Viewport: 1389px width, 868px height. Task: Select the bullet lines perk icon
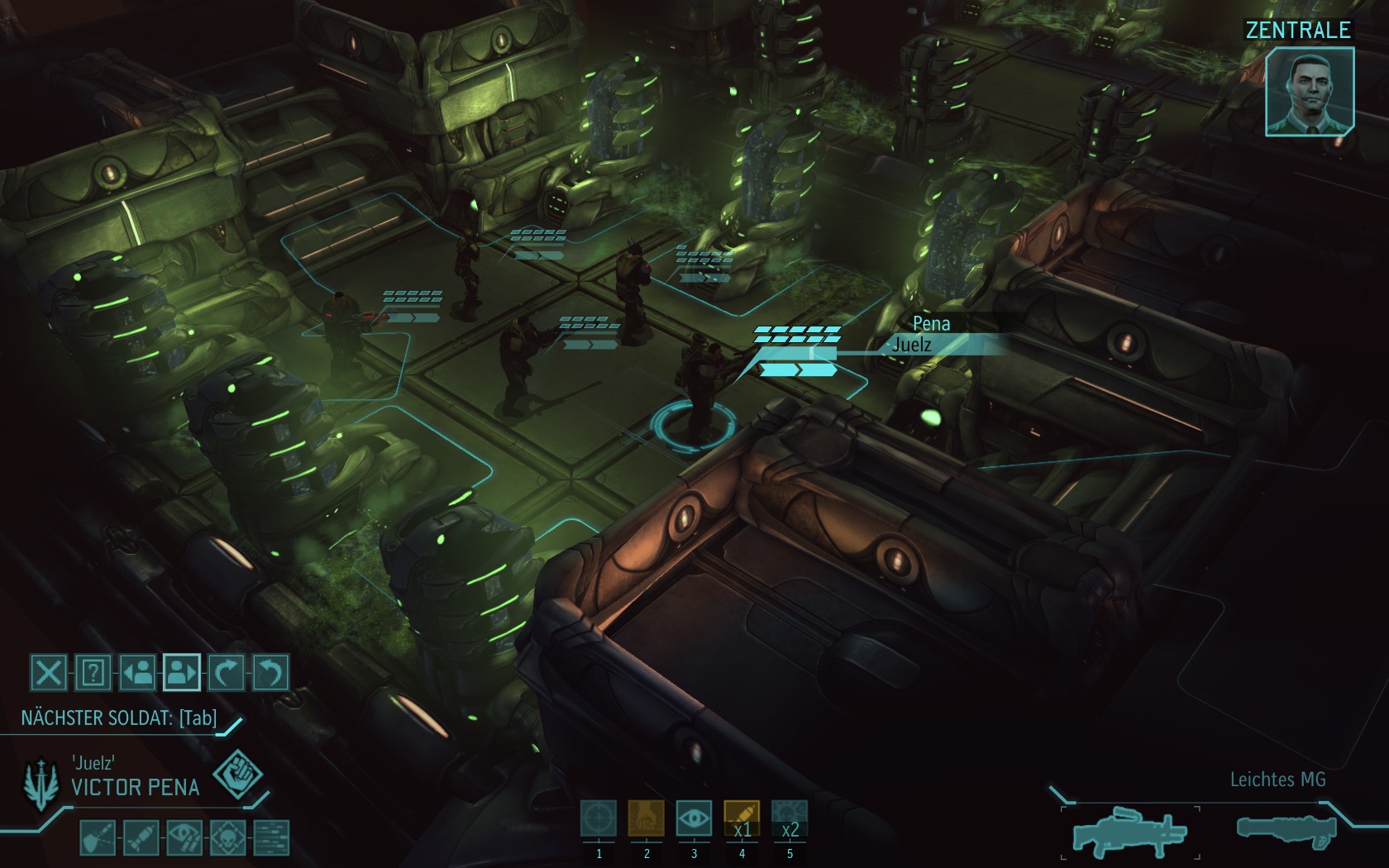(271, 837)
